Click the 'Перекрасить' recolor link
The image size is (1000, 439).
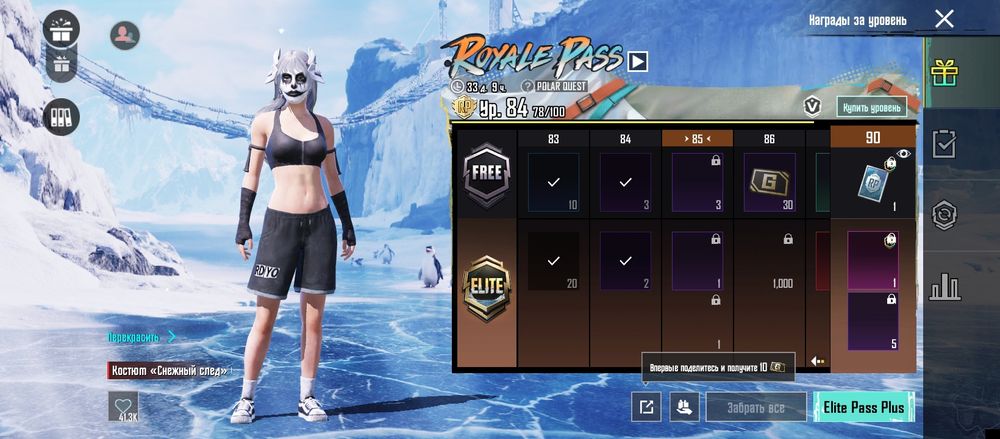point(141,337)
